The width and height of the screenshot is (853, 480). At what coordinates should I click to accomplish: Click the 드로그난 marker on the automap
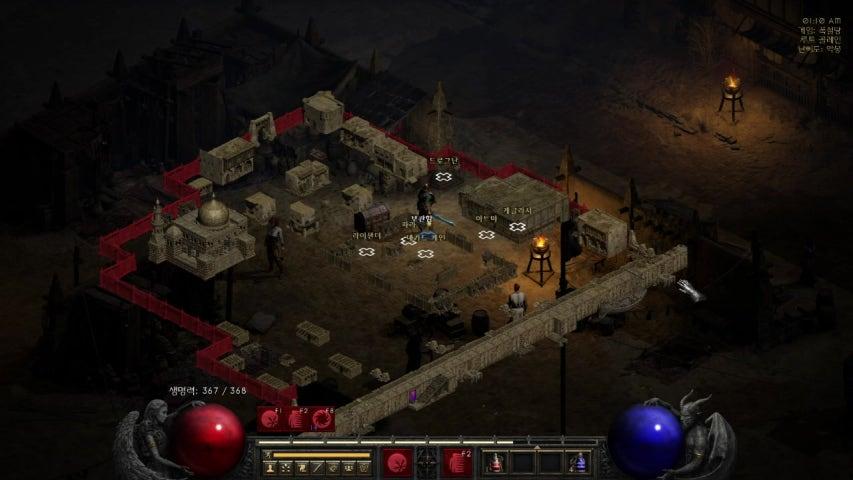443,177
